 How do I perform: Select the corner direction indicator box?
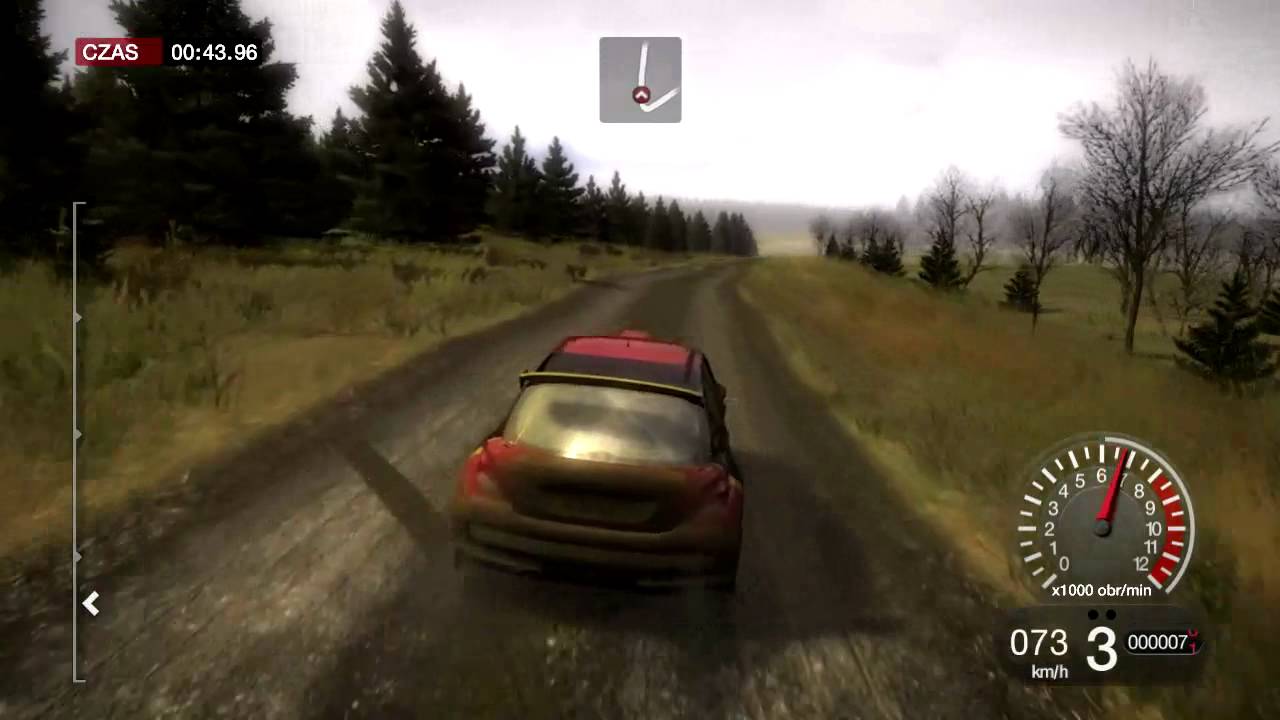[x=640, y=79]
